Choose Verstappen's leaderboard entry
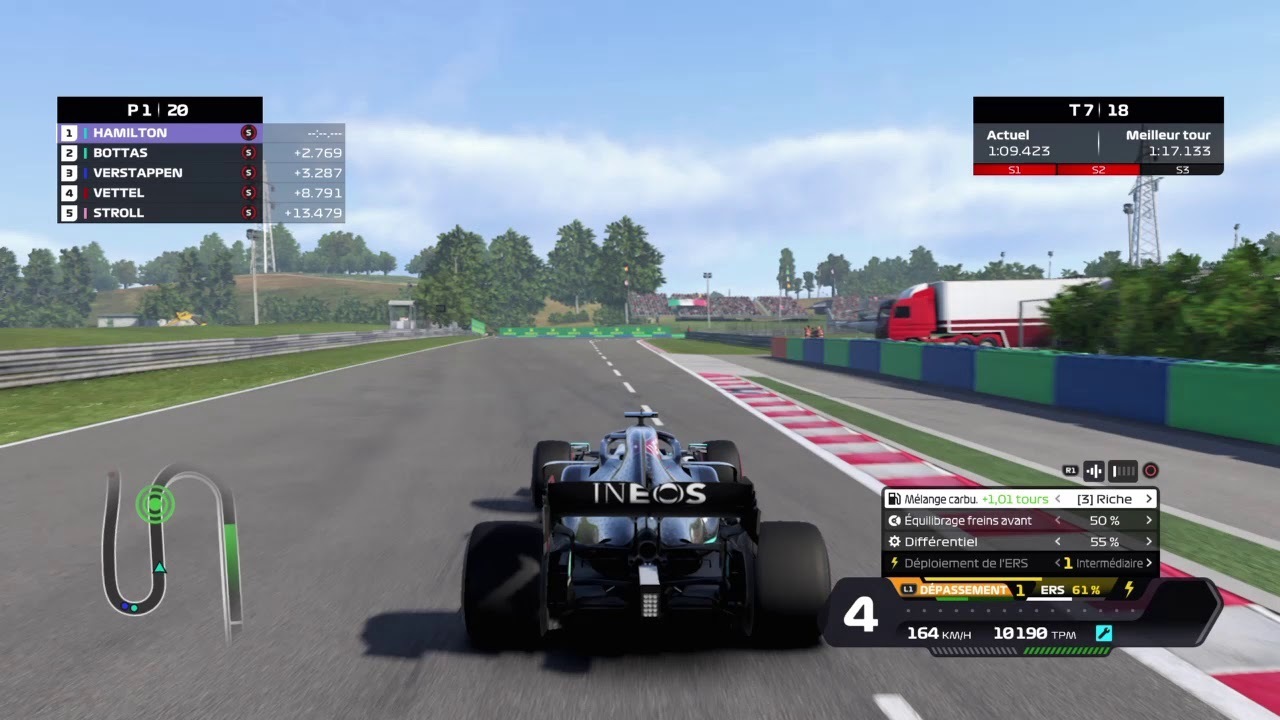The width and height of the screenshot is (1280, 720). coord(160,173)
